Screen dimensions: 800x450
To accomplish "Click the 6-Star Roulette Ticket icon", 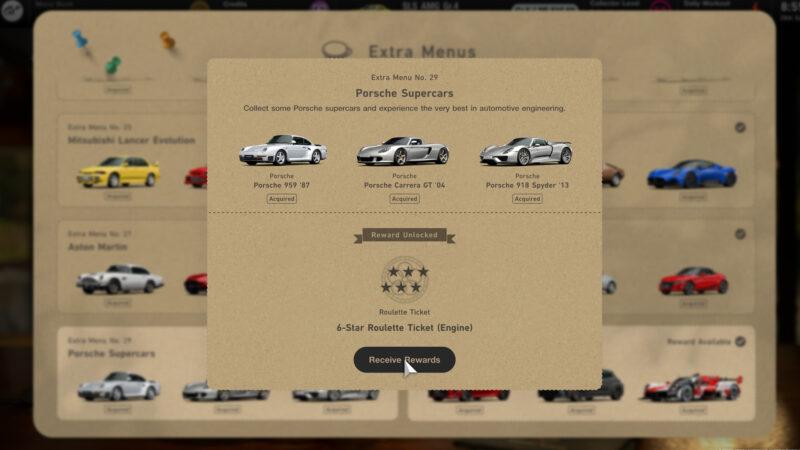I will (404, 279).
